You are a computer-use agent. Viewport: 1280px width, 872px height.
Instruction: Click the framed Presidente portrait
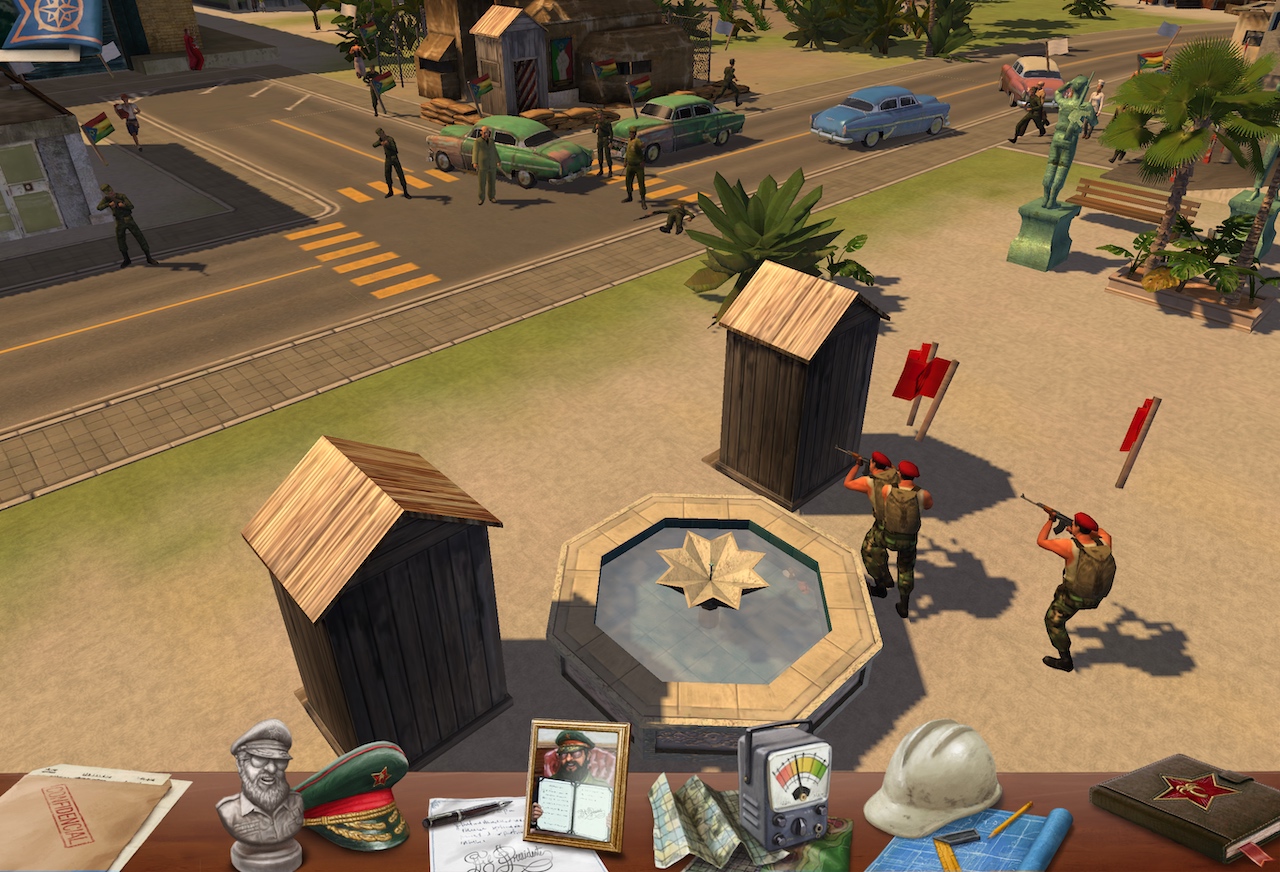point(578,784)
